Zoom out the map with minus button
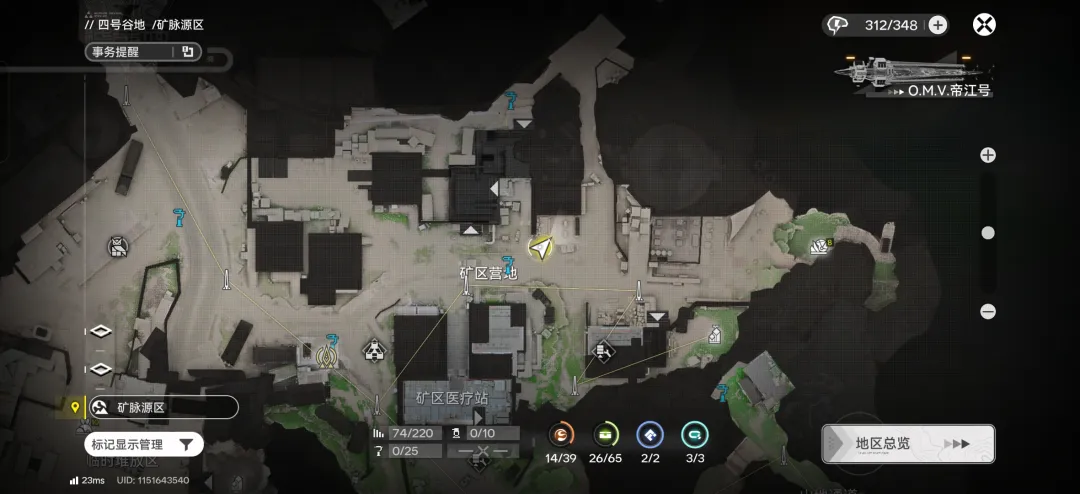The image size is (1080, 494). pos(988,311)
